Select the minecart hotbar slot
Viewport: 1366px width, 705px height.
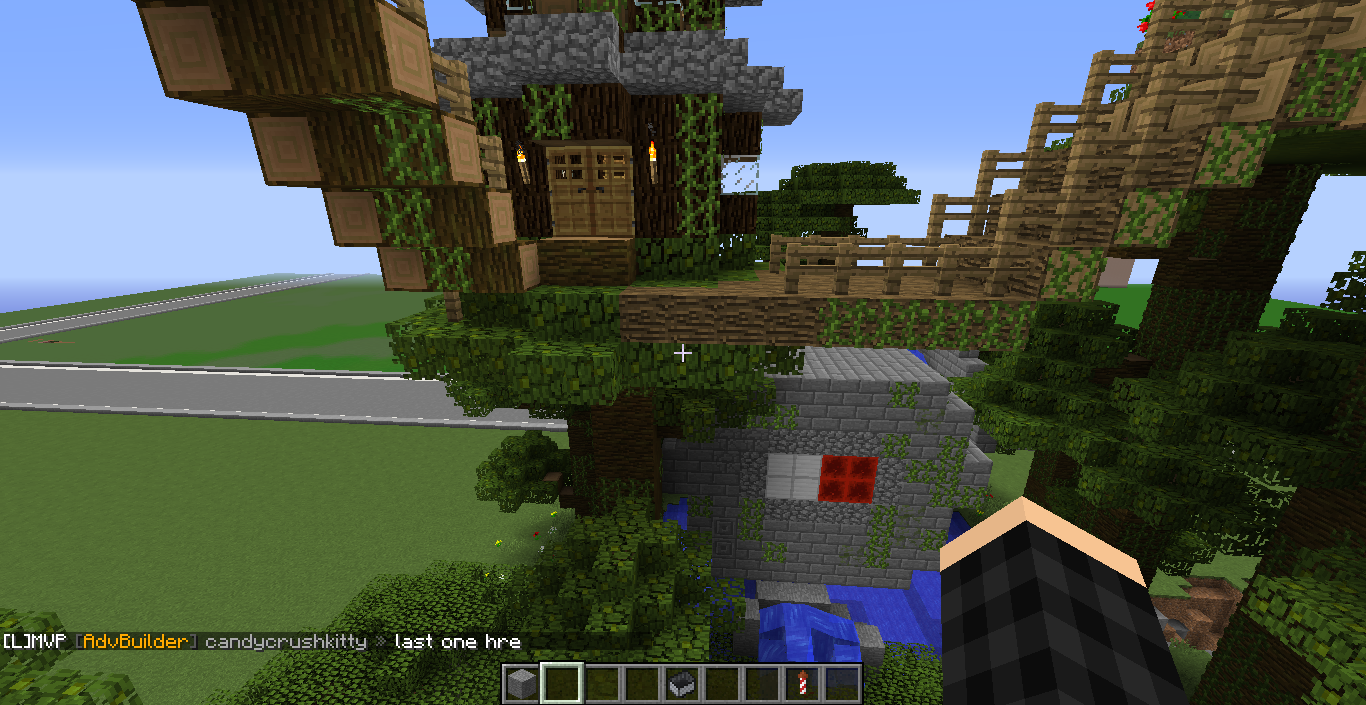tap(682, 684)
